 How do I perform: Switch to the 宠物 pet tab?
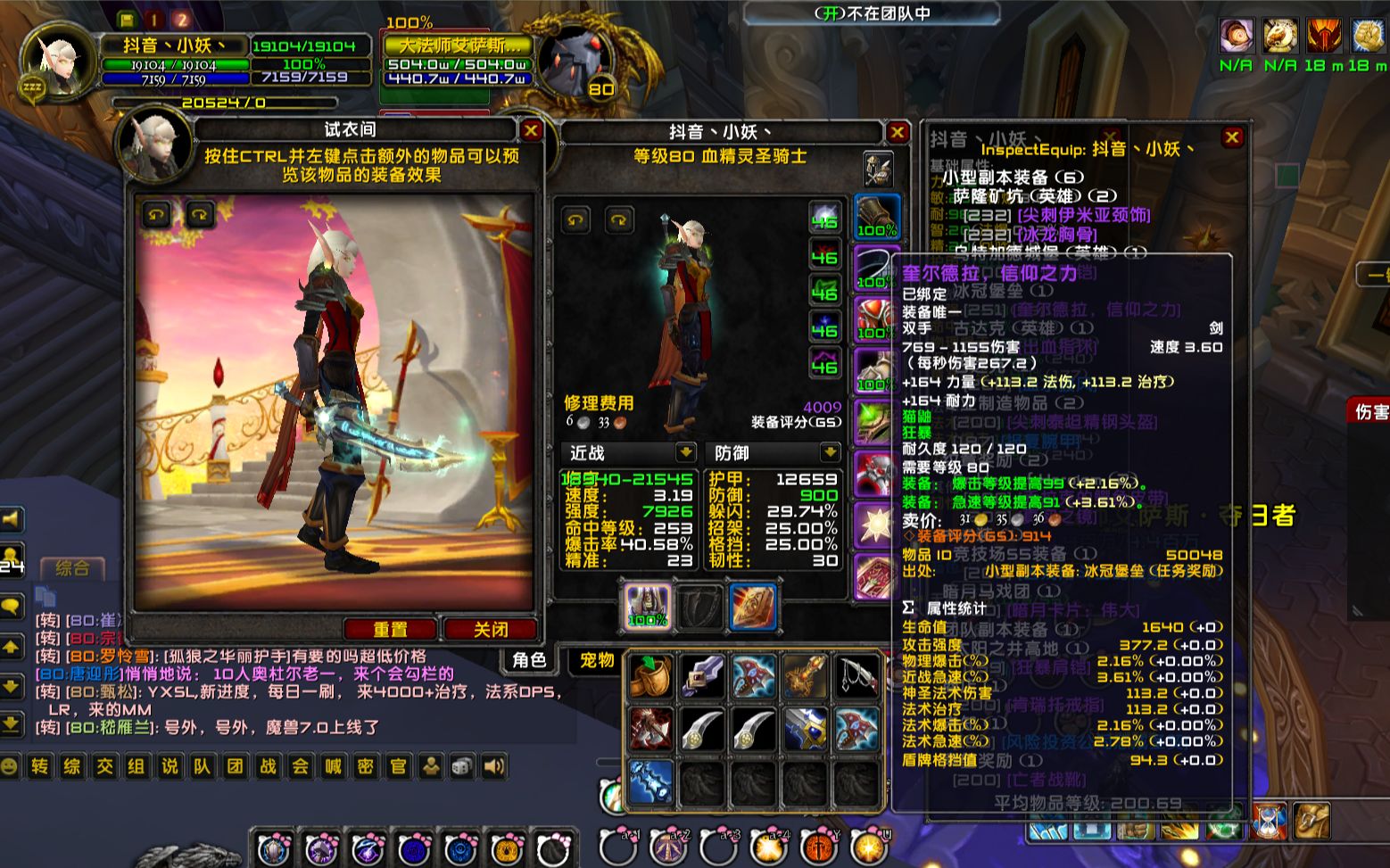click(x=597, y=659)
